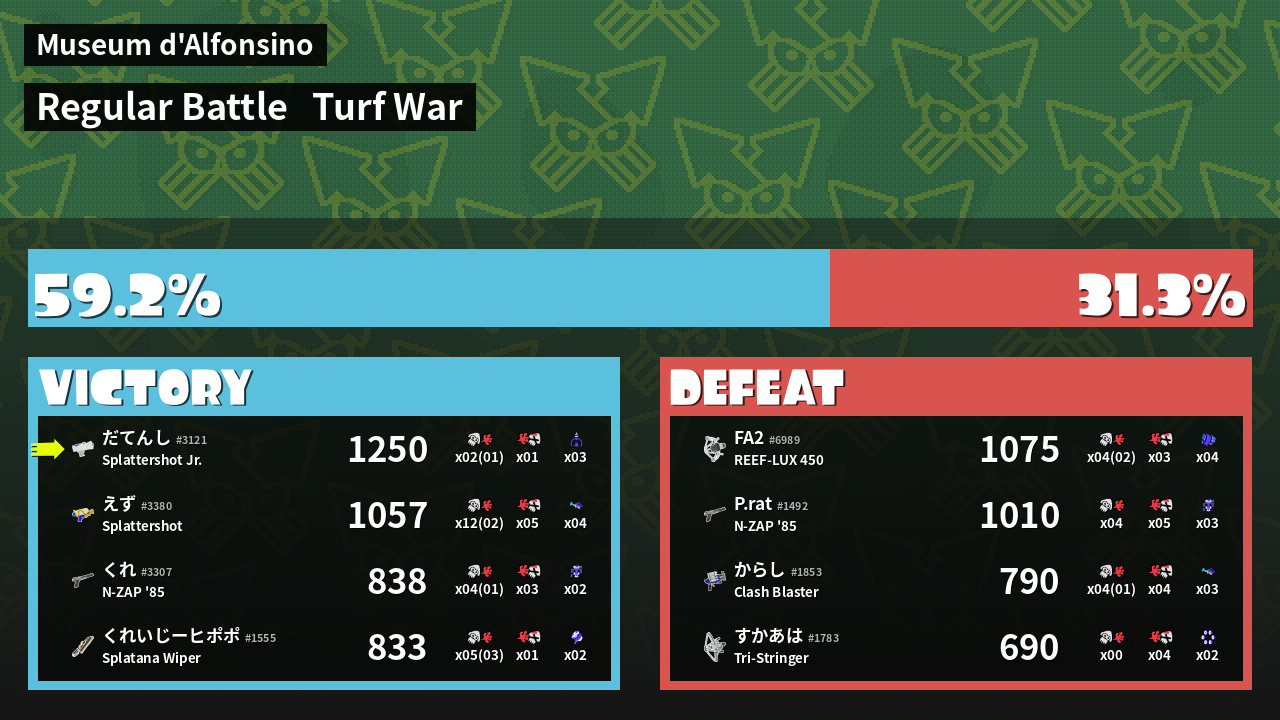The image size is (1280, 720).
Task: Select the Clash Blaster player からし
Action: (956, 581)
